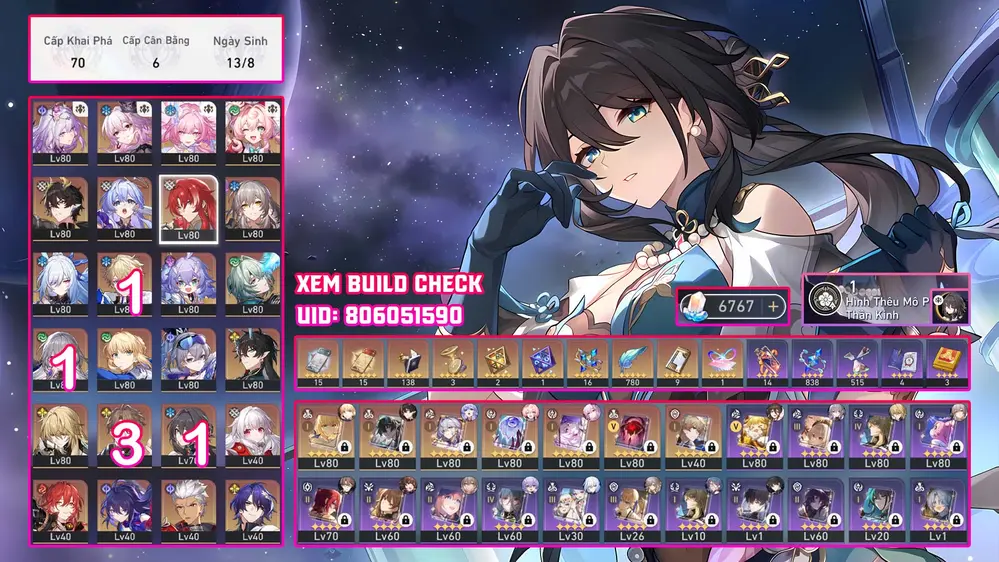Open Clara's white-haired Lv40 portrait

pyautogui.click(x=246, y=432)
